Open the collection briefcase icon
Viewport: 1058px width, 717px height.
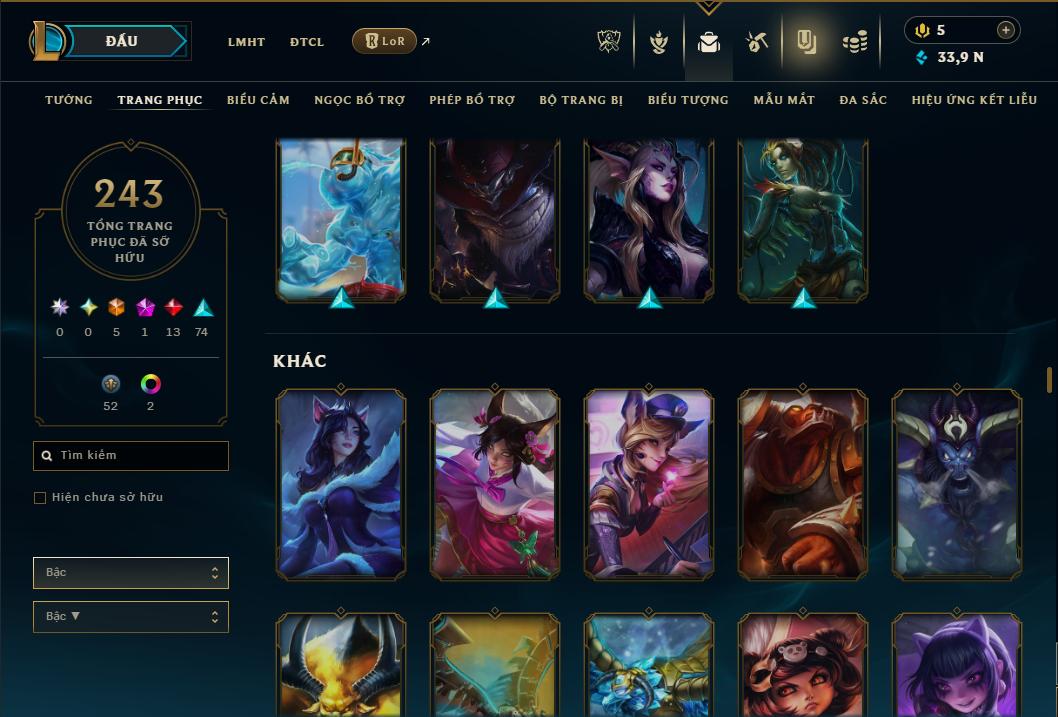[x=709, y=42]
